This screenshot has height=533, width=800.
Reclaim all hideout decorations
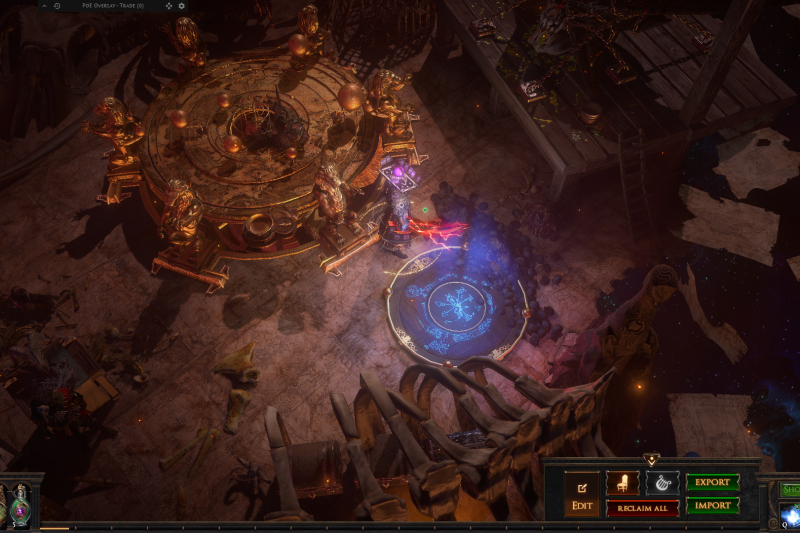tap(642, 508)
